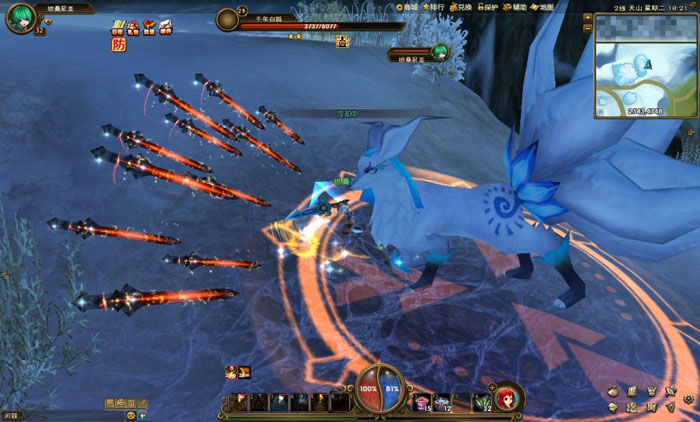Image resolution: width=700 pixels, height=422 pixels.
Task: Use the green herb item with 32 count
Action: click(481, 402)
